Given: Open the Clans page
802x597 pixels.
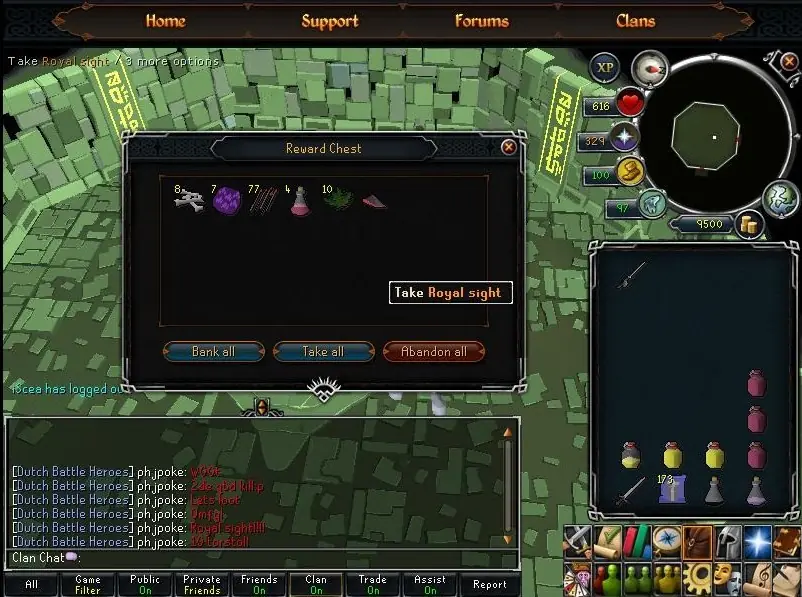Looking at the screenshot, I should coord(635,21).
